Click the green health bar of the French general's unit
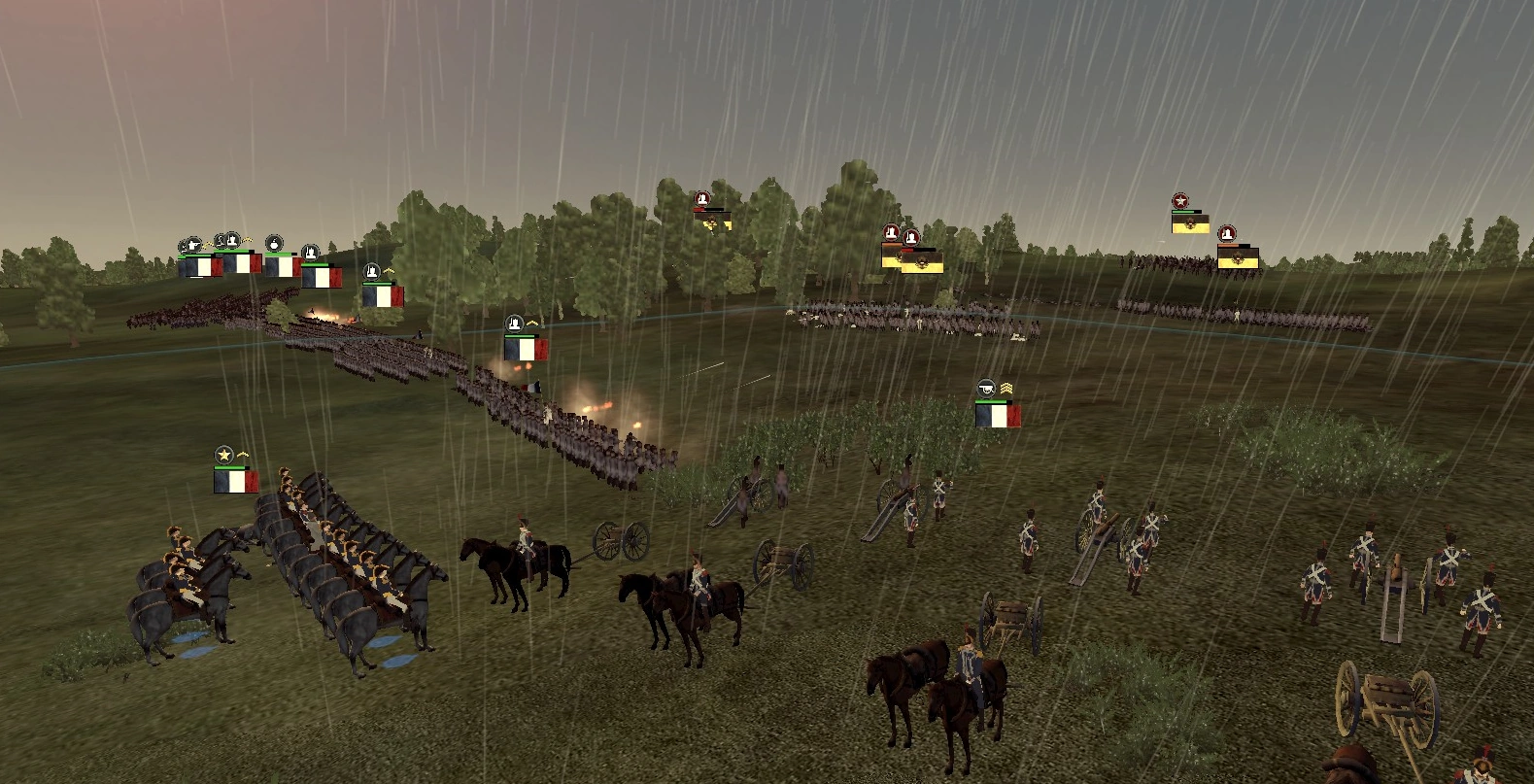The width and height of the screenshot is (1534, 784). click(229, 467)
